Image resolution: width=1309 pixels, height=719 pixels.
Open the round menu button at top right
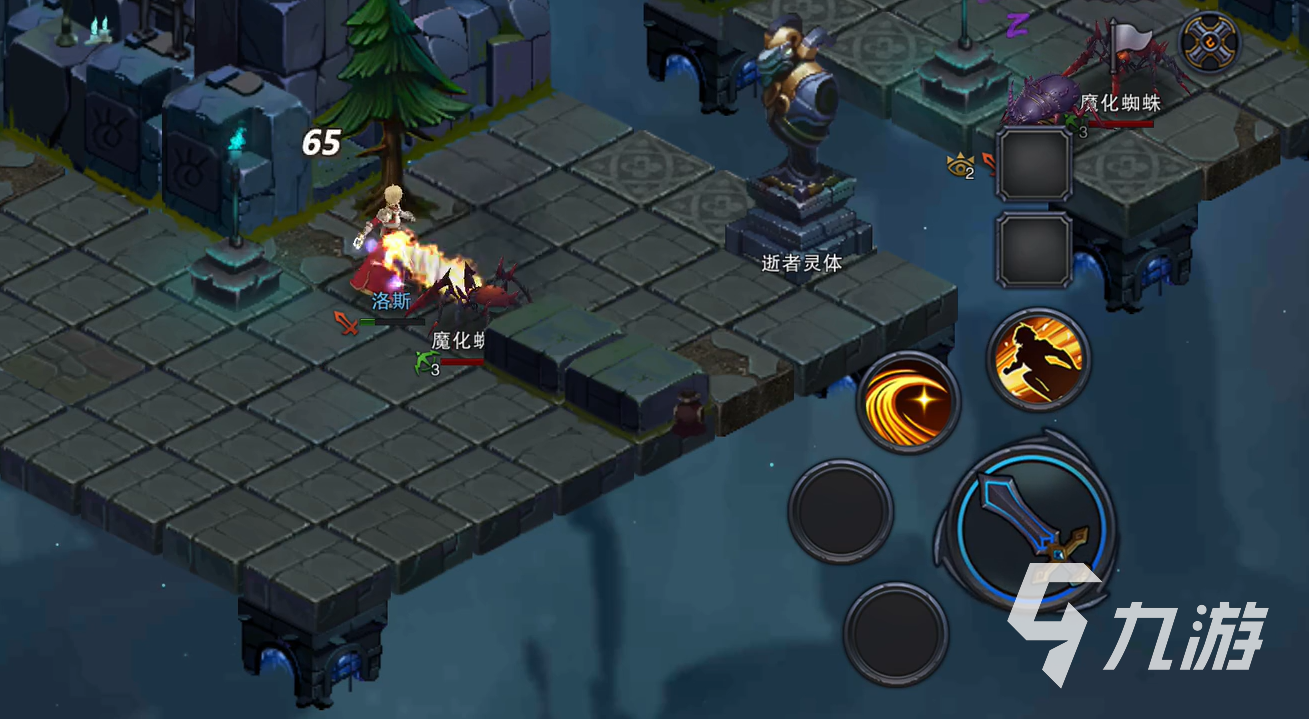[x=1209, y=42]
